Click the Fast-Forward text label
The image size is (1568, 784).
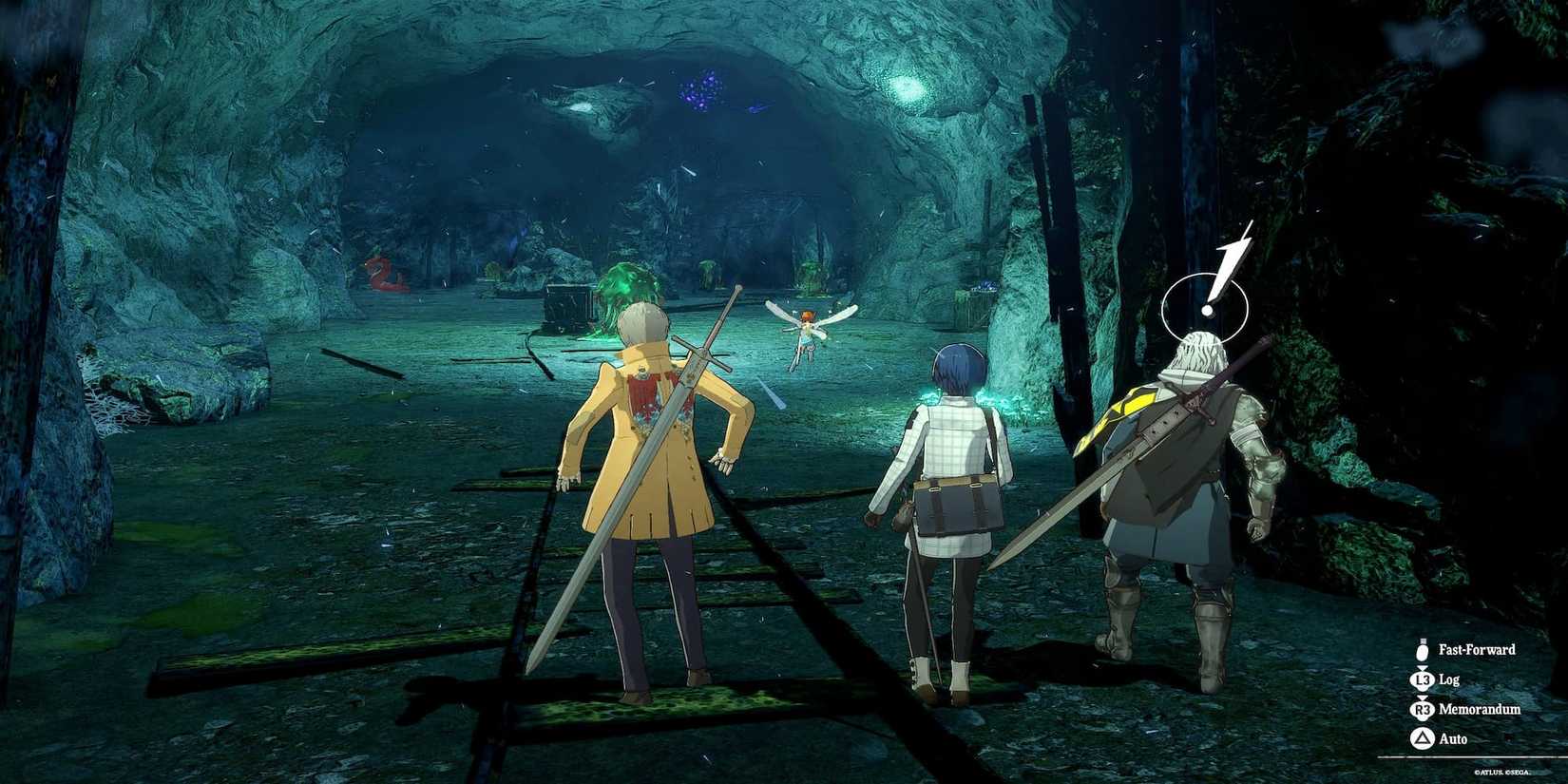pos(1478,649)
